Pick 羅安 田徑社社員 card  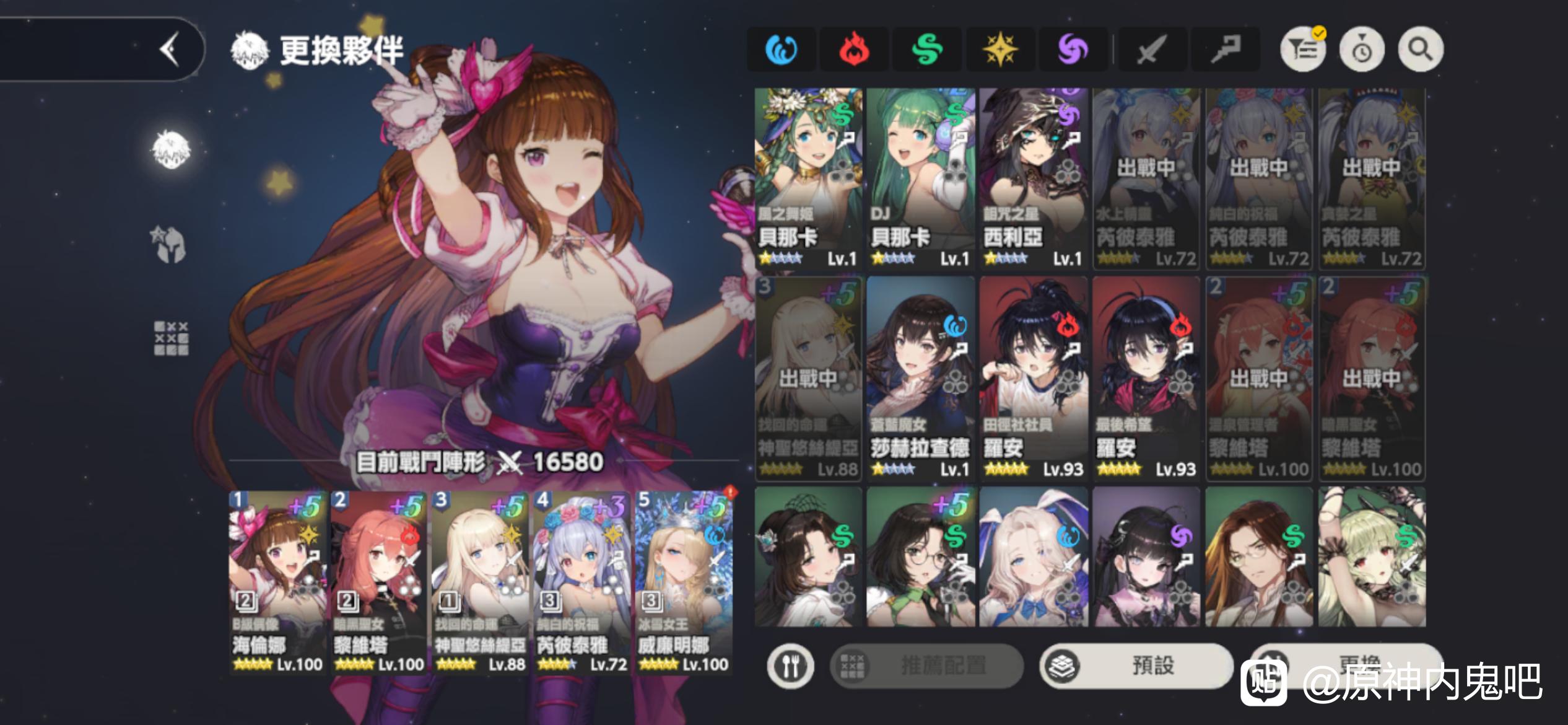pyautogui.click(x=1033, y=378)
